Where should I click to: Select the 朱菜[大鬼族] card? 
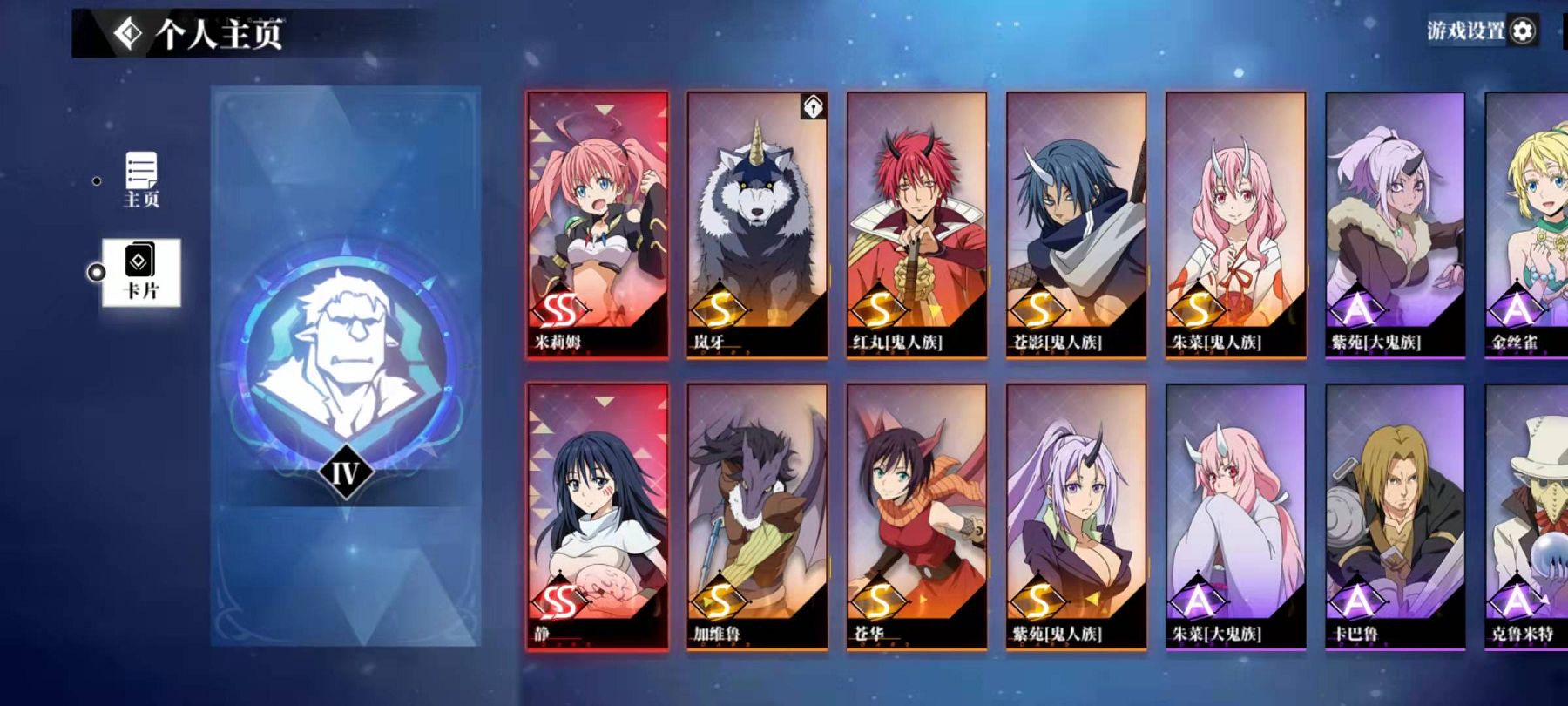(1235, 516)
